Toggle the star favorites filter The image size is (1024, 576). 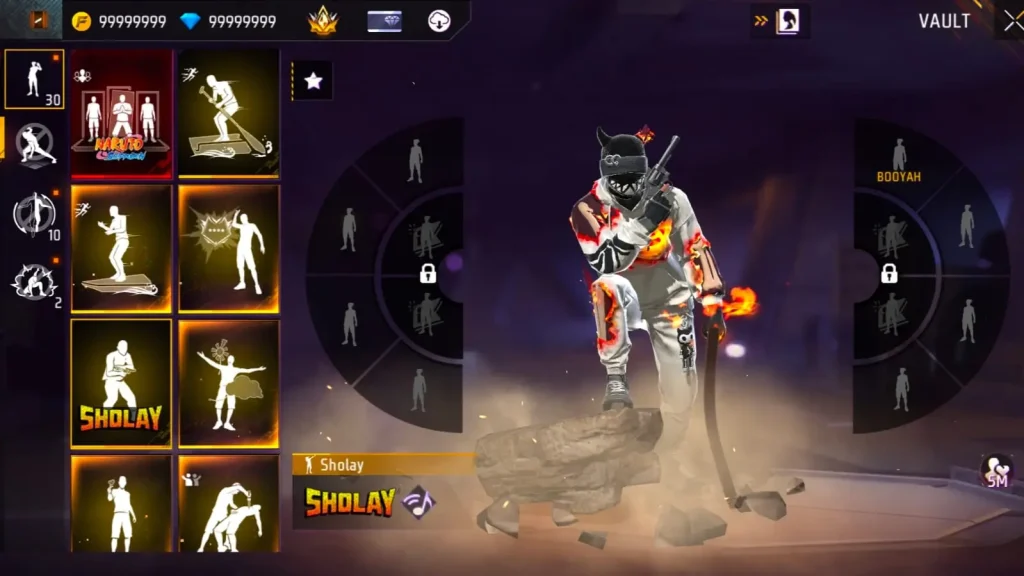tap(313, 81)
